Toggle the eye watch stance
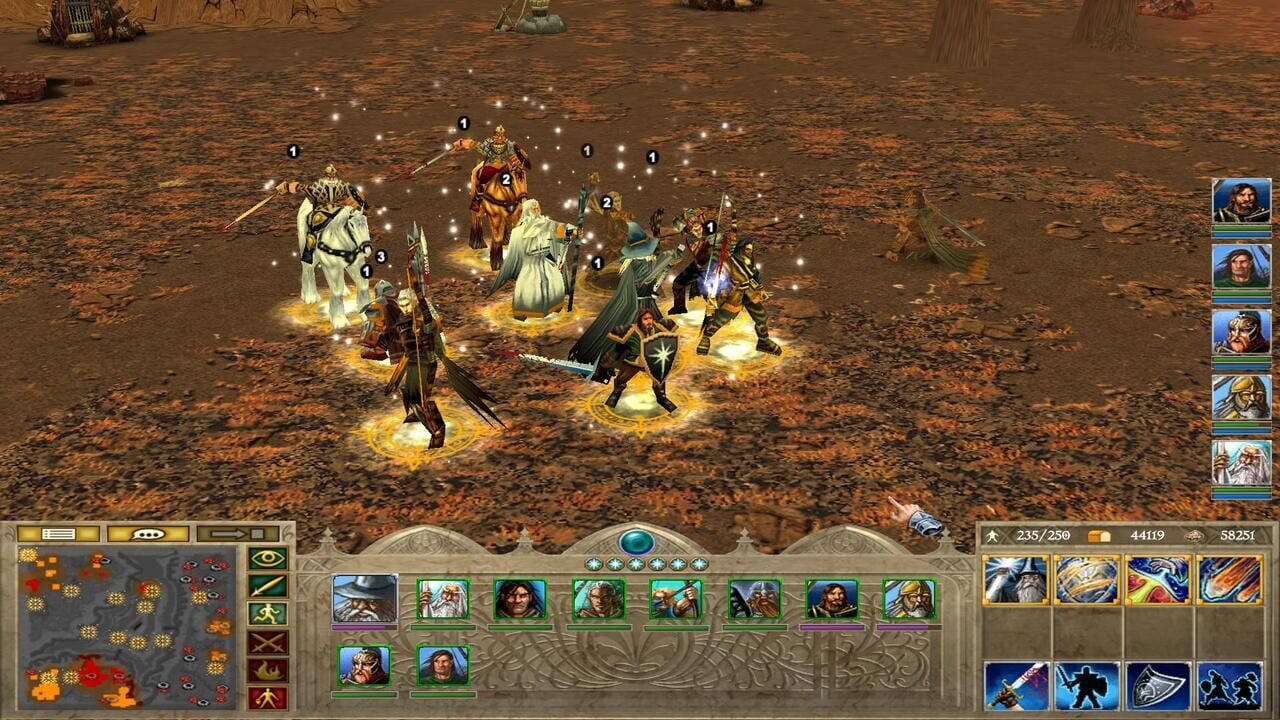 (x=268, y=557)
